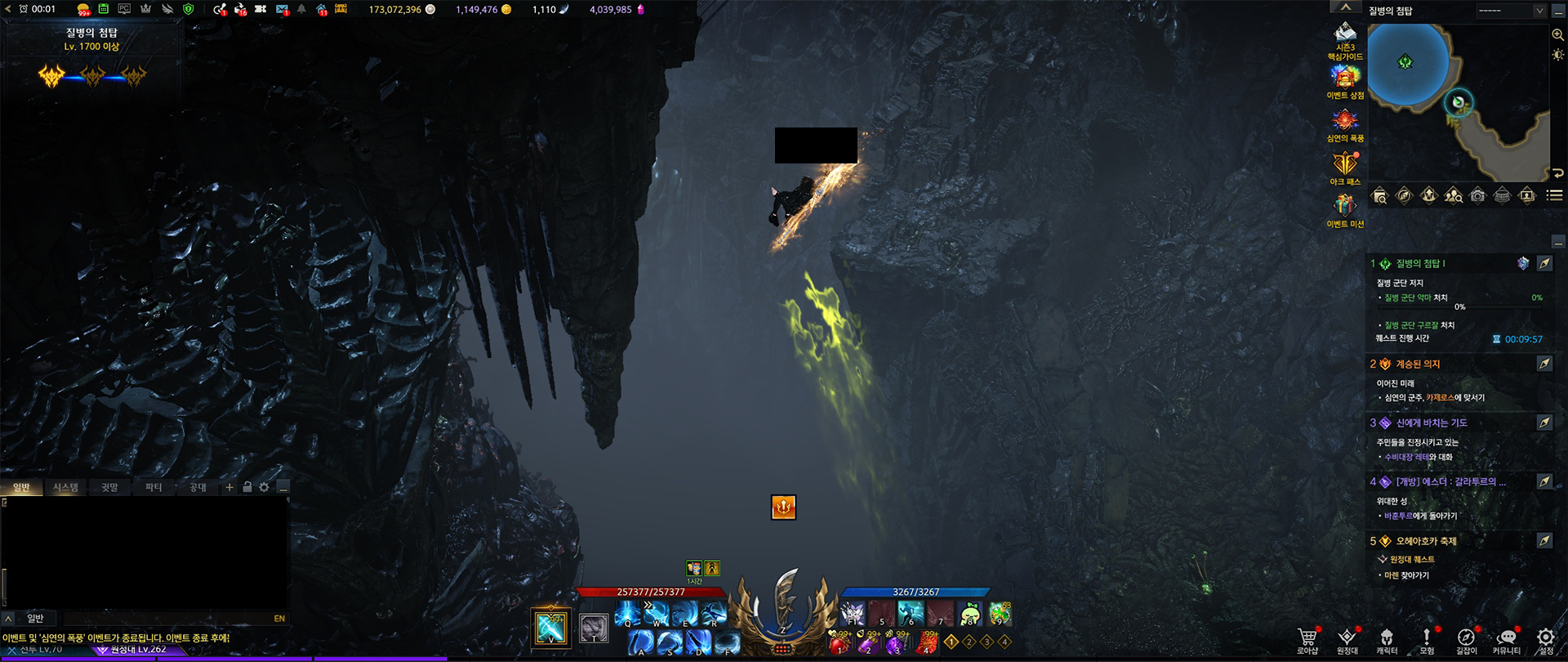The height and width of the screenshot is (662, 1568).
Task: Open chat settings gear icon
Action: (264, 487)
